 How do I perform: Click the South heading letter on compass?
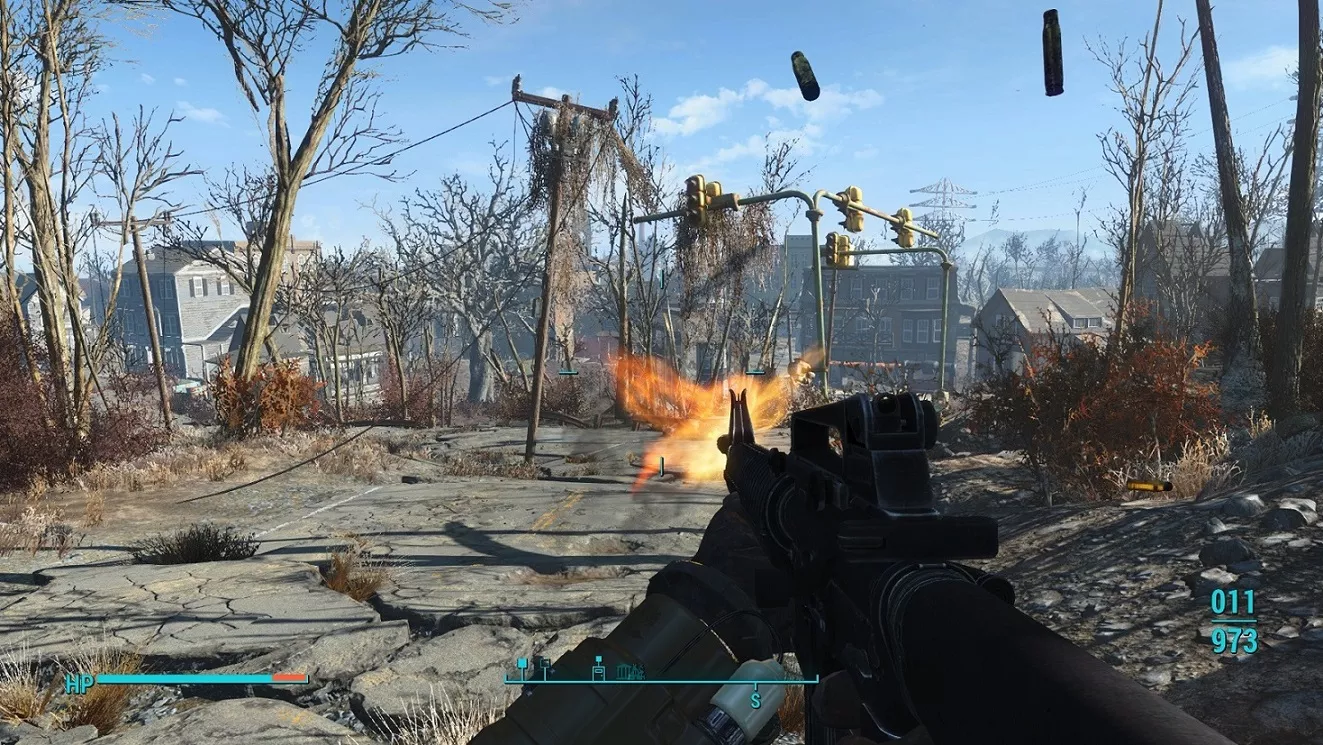pos(755,699)
